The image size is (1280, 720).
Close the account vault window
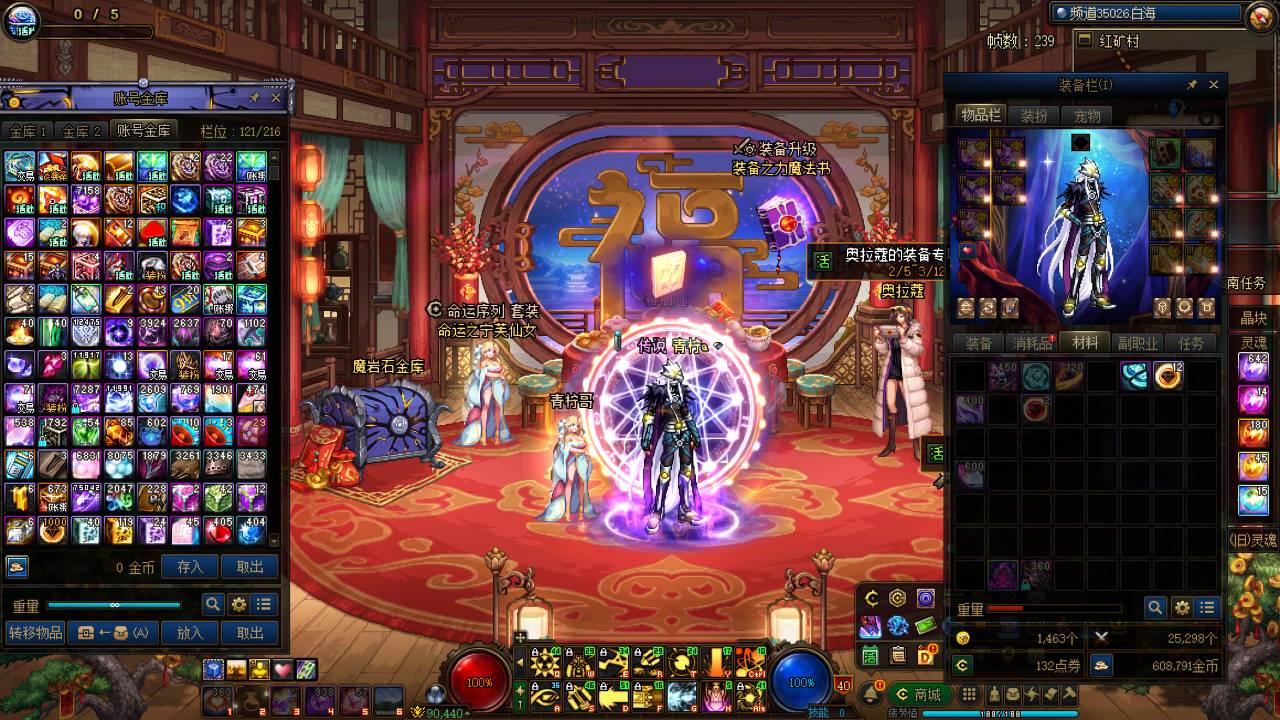coord(275,98)
